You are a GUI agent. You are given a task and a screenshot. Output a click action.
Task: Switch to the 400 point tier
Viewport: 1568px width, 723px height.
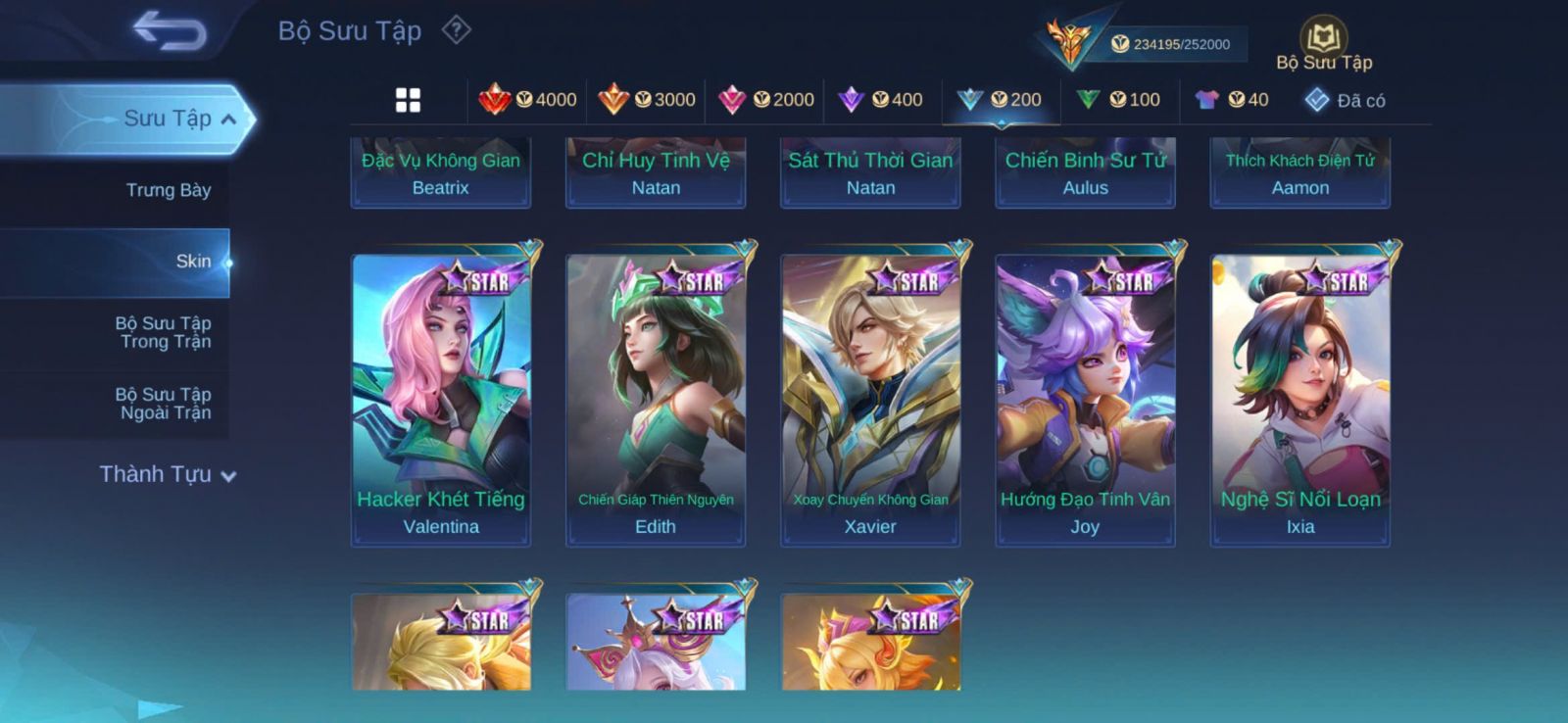click(881, 100)
